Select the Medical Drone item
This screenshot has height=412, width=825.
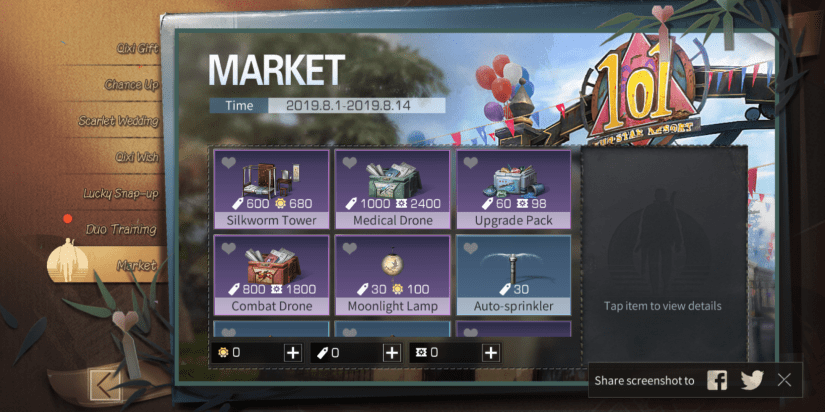393,189
